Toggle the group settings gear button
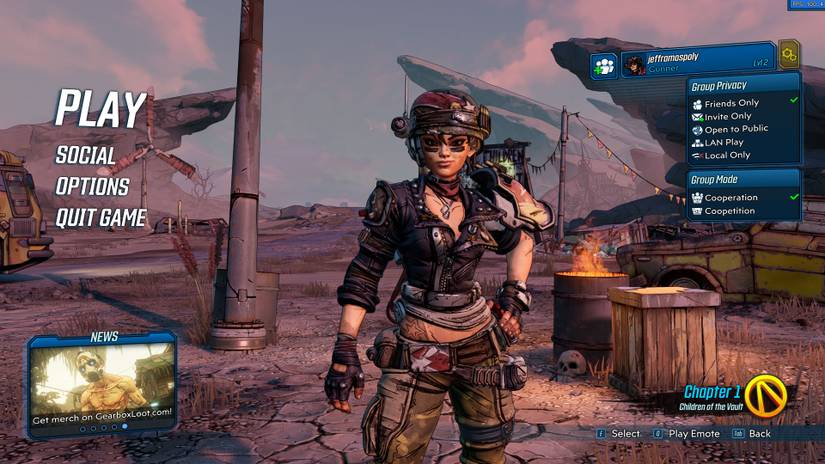The image size is (825, 464). coord(789,53)
